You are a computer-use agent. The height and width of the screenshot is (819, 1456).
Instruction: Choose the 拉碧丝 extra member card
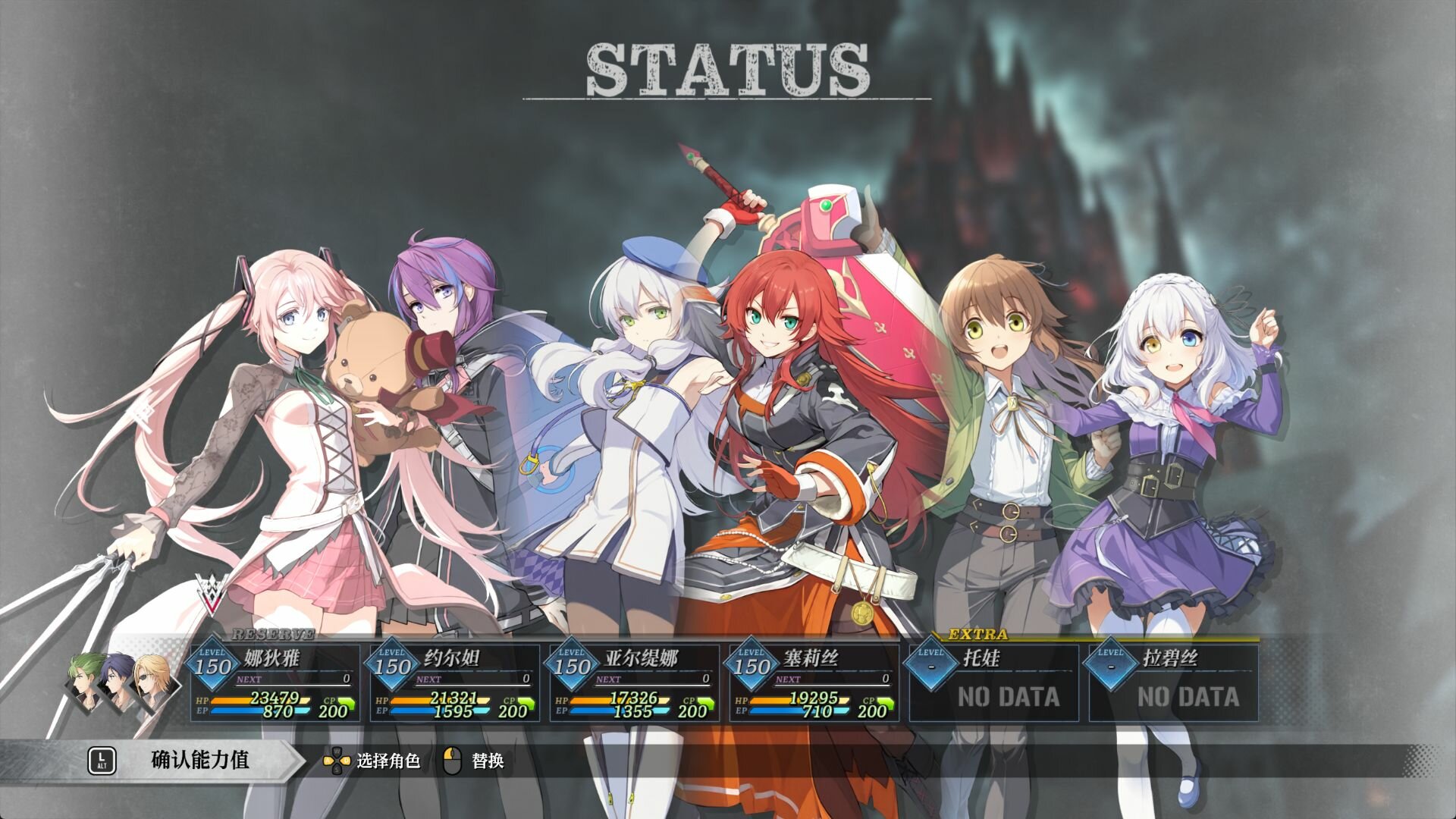[1173, 682]
